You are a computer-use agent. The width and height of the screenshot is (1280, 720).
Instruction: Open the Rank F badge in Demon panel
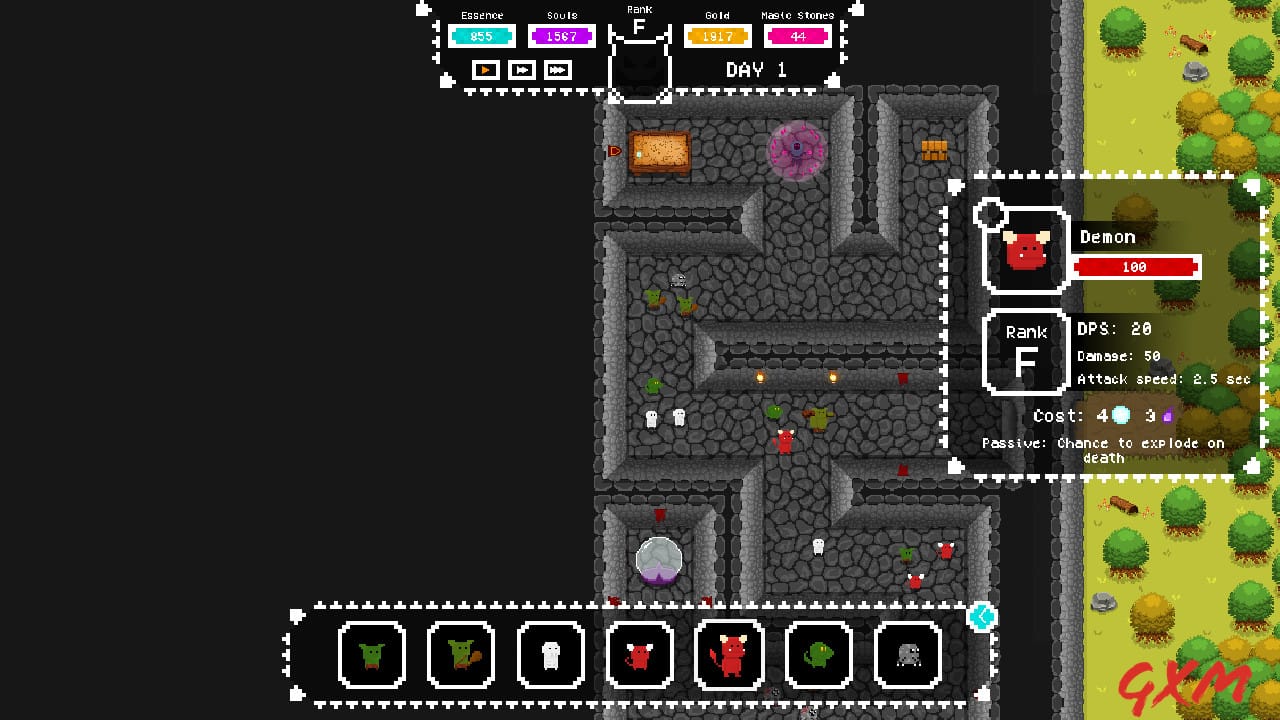1026,352
